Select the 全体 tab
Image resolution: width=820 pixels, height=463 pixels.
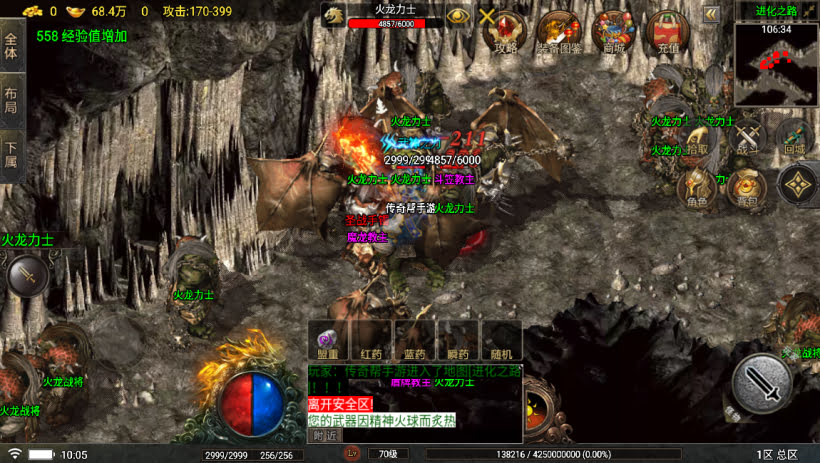click(x=11, y=46)
